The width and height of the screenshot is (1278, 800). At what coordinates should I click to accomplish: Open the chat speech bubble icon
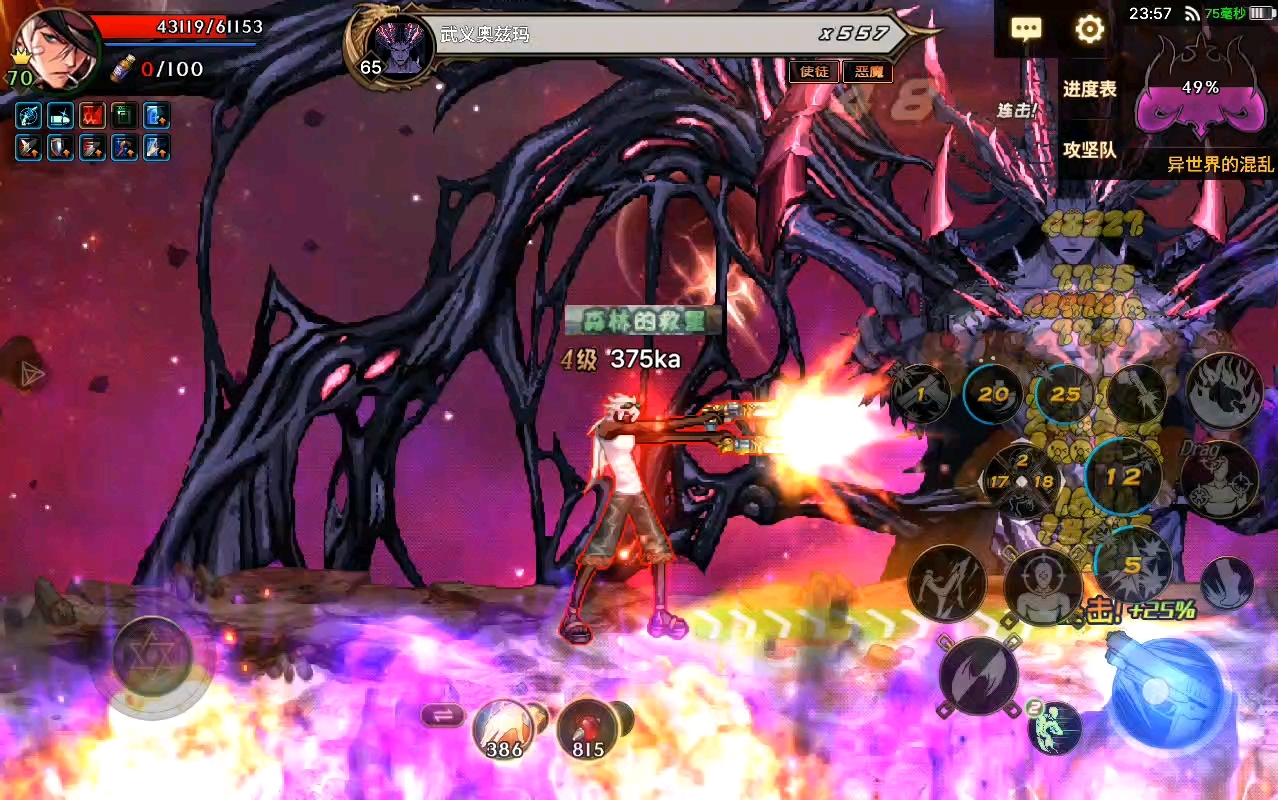[x=1026, y=29]
